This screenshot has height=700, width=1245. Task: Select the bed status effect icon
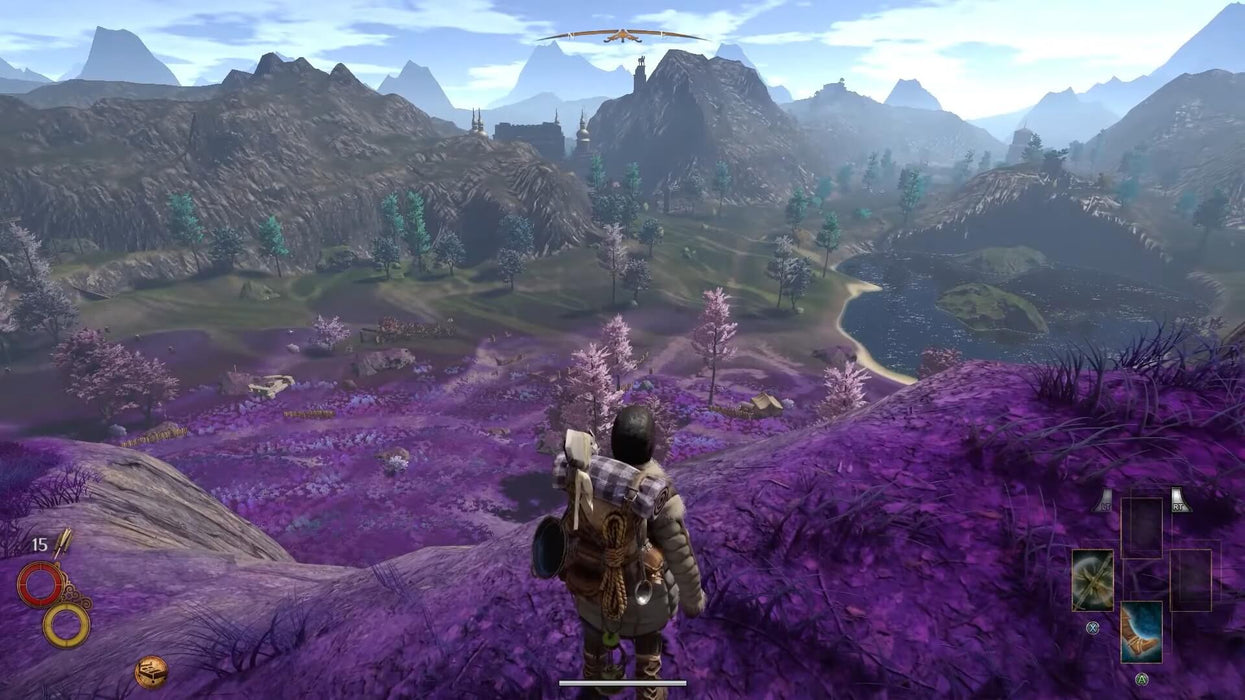click(x=151, y=671)
